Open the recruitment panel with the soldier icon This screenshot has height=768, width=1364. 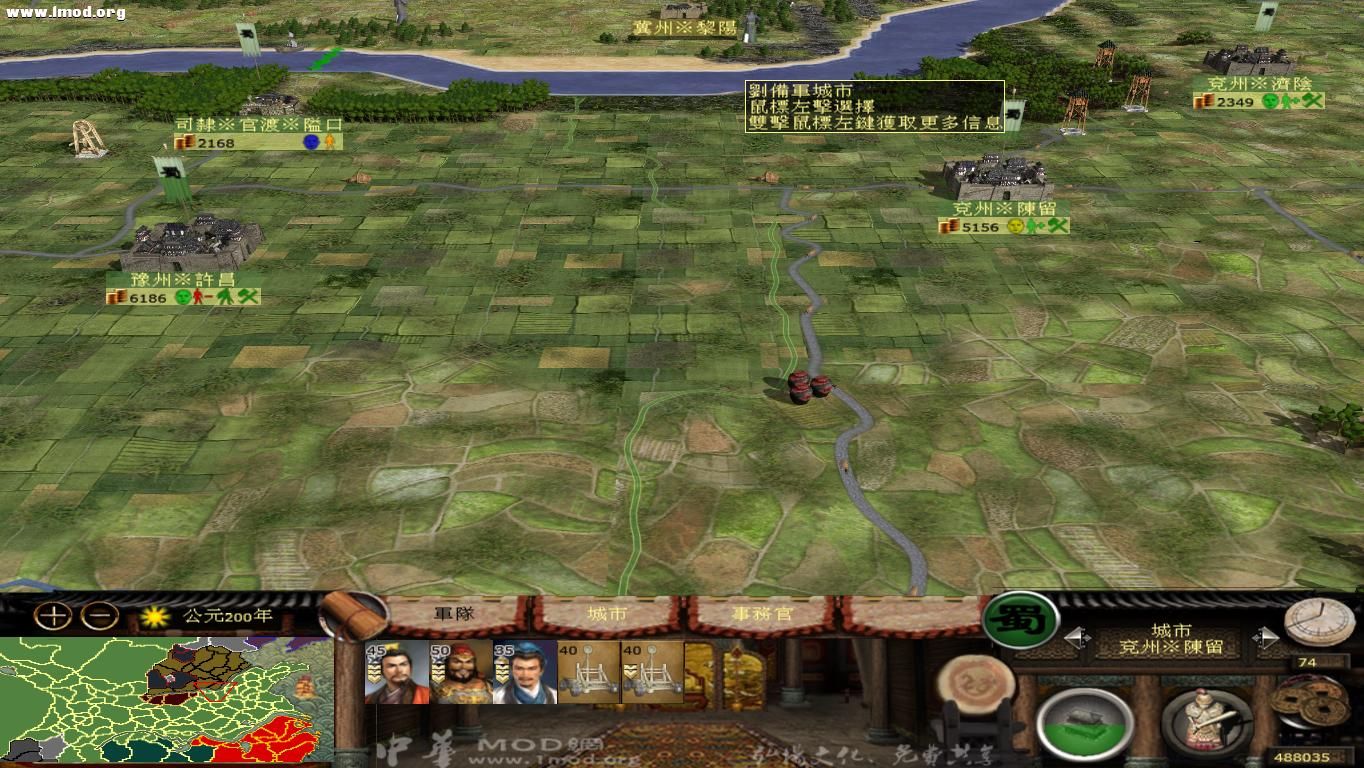click(x=1208, y=722)
